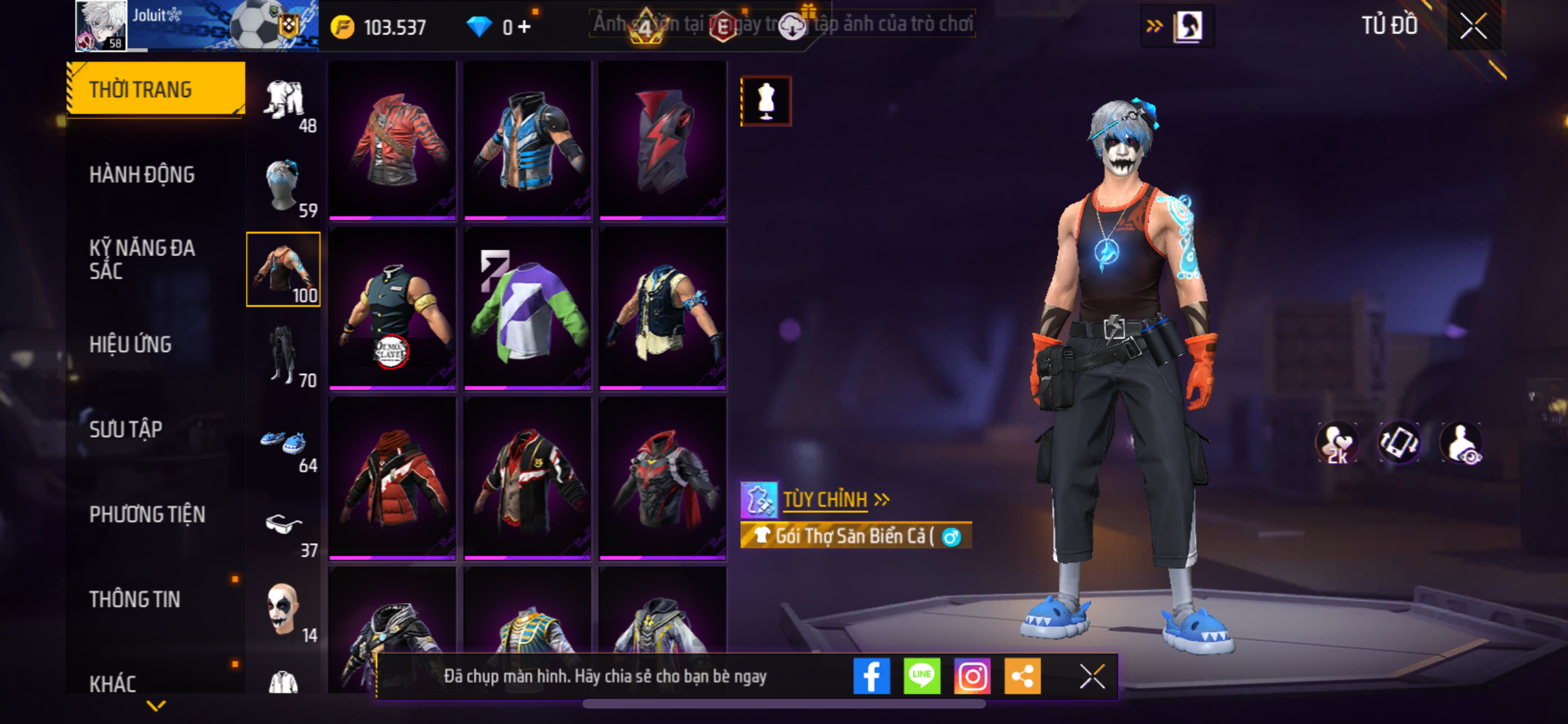Select the HIỆU ỨNG category

(131, 344)
